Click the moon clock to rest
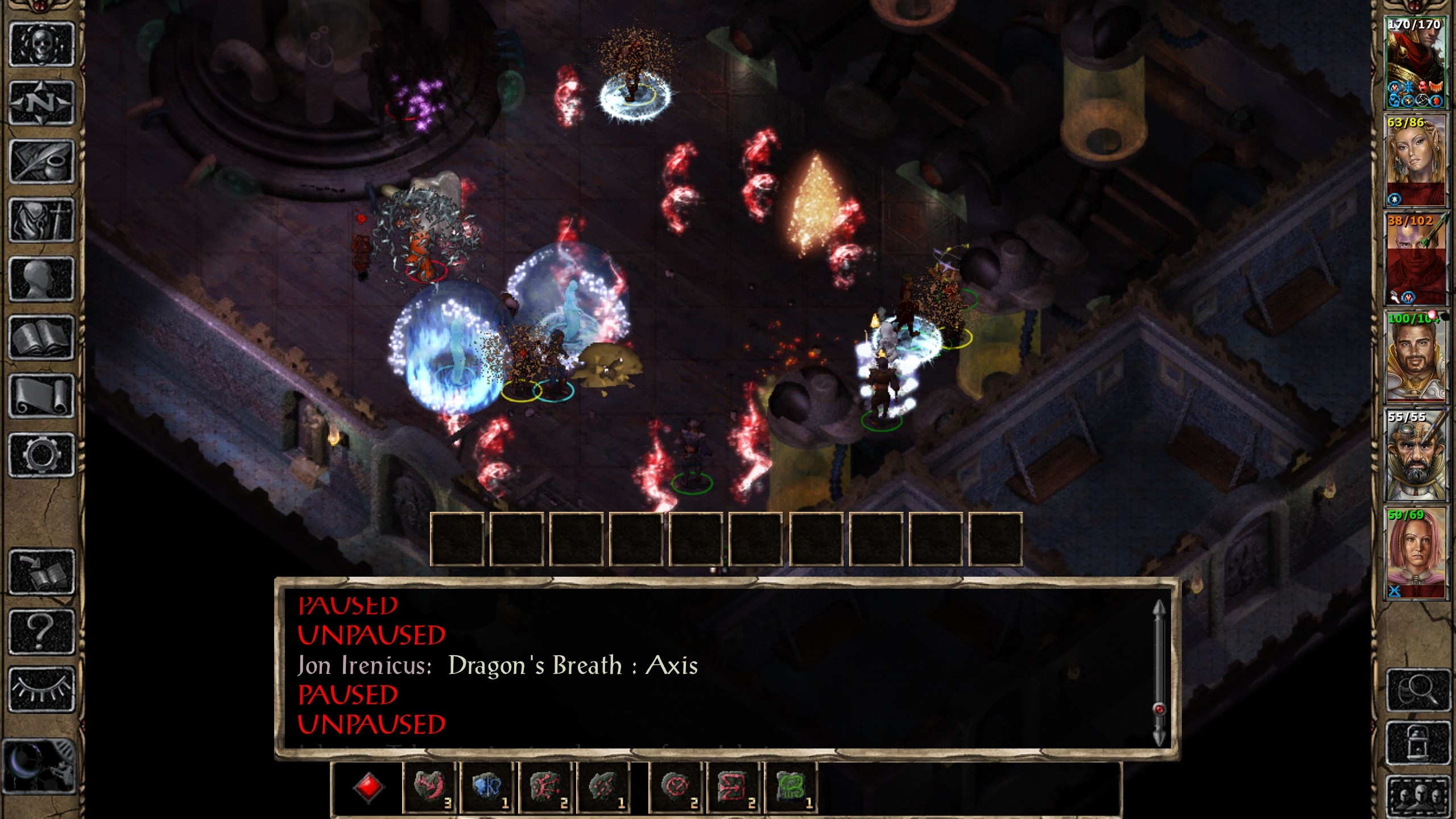 point(39,766)
